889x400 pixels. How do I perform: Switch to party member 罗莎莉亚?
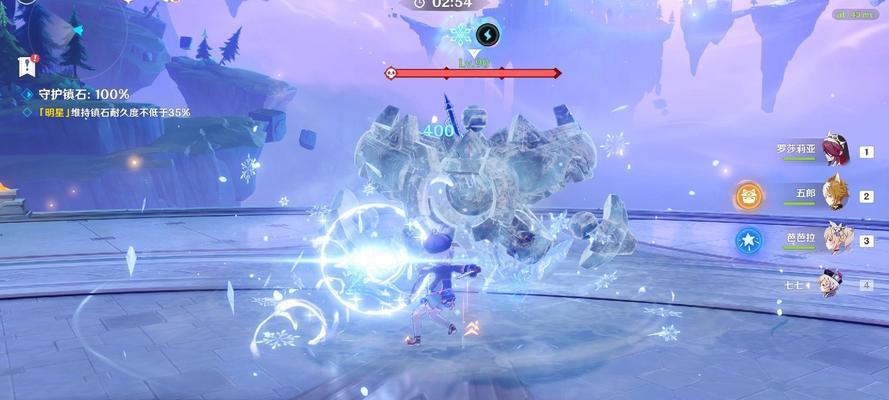point(835,152)
